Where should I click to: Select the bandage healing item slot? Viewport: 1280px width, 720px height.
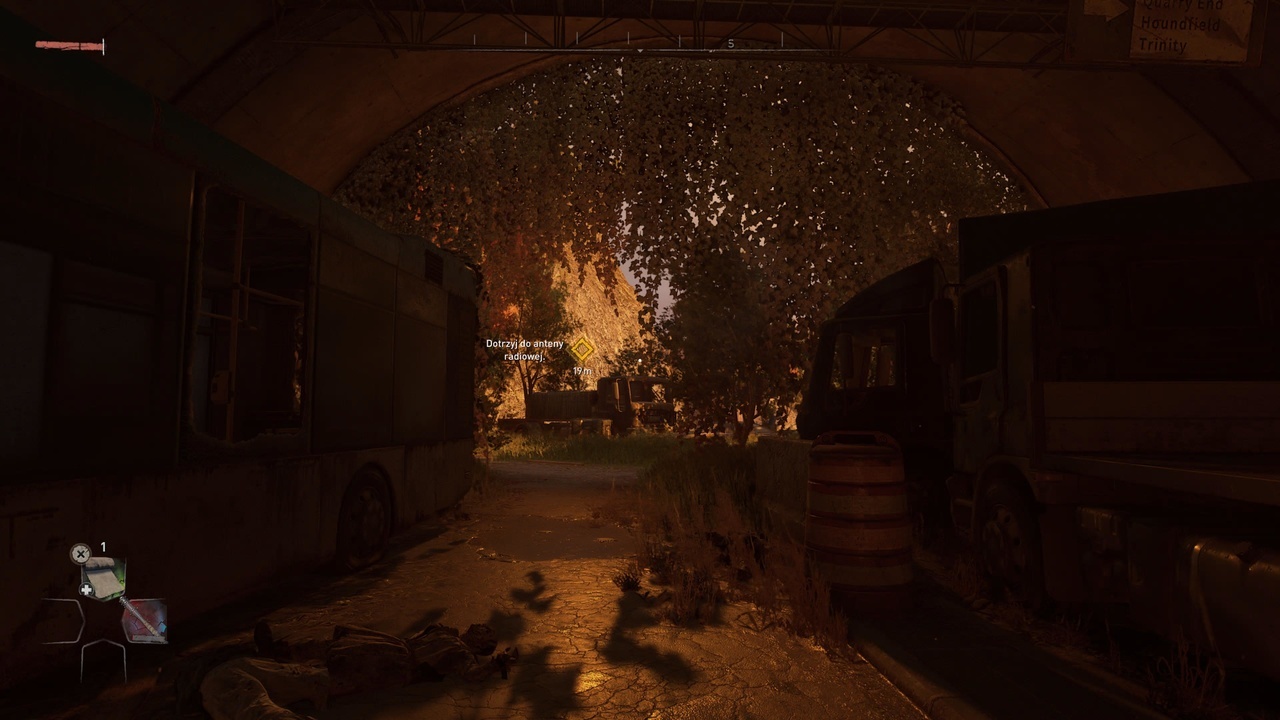point(103,578)
